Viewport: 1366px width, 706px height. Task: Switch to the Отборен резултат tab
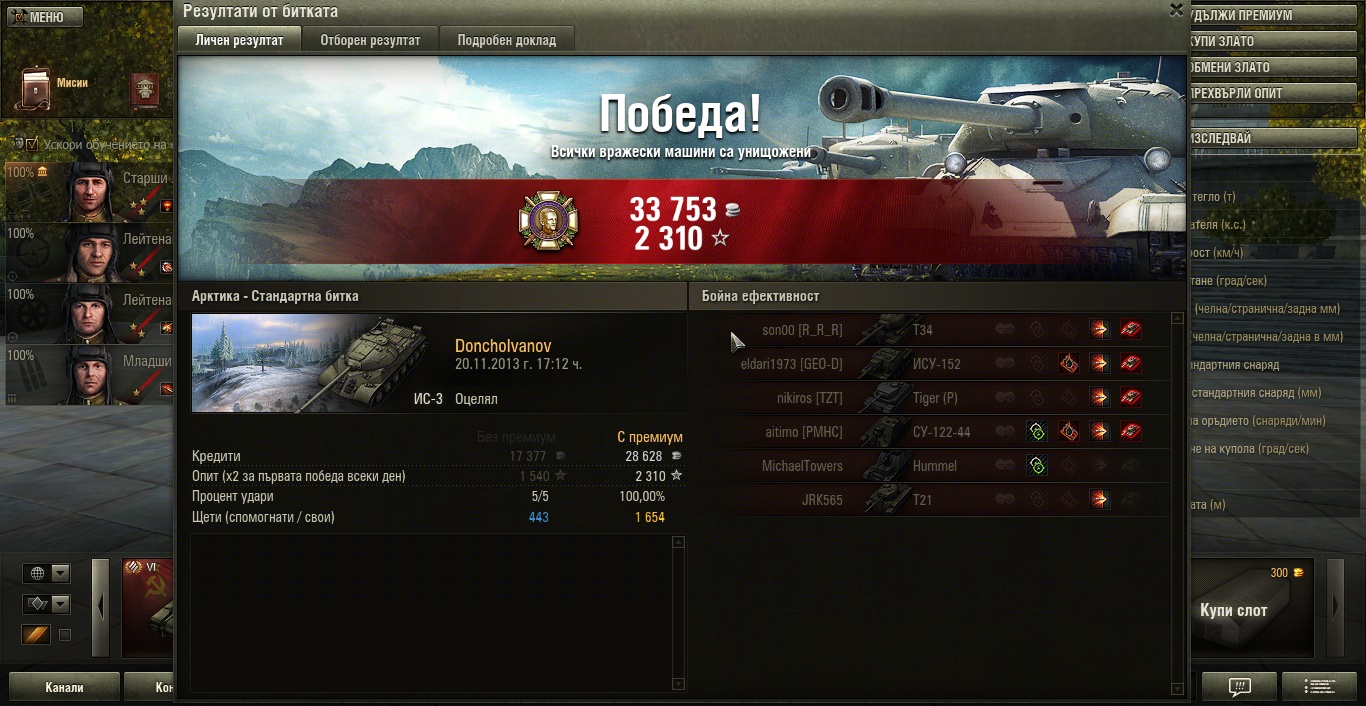point(370,40)
